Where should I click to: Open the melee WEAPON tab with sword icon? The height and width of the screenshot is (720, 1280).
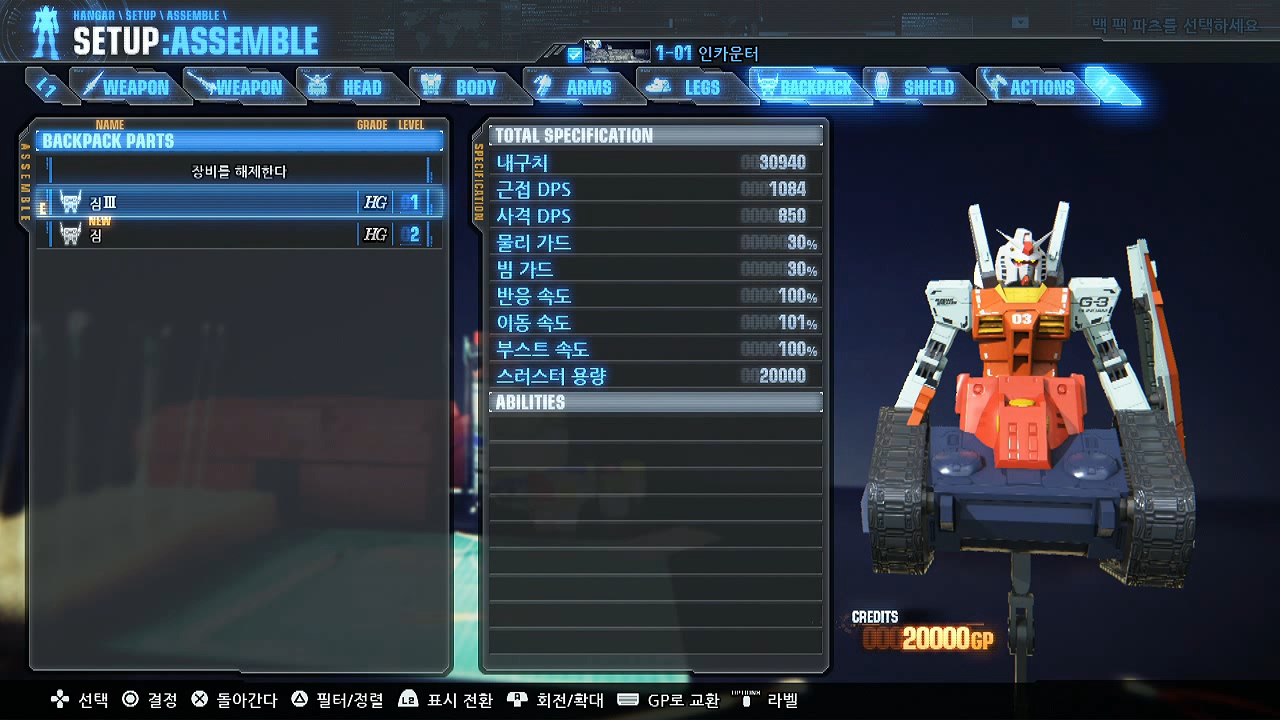126,87
